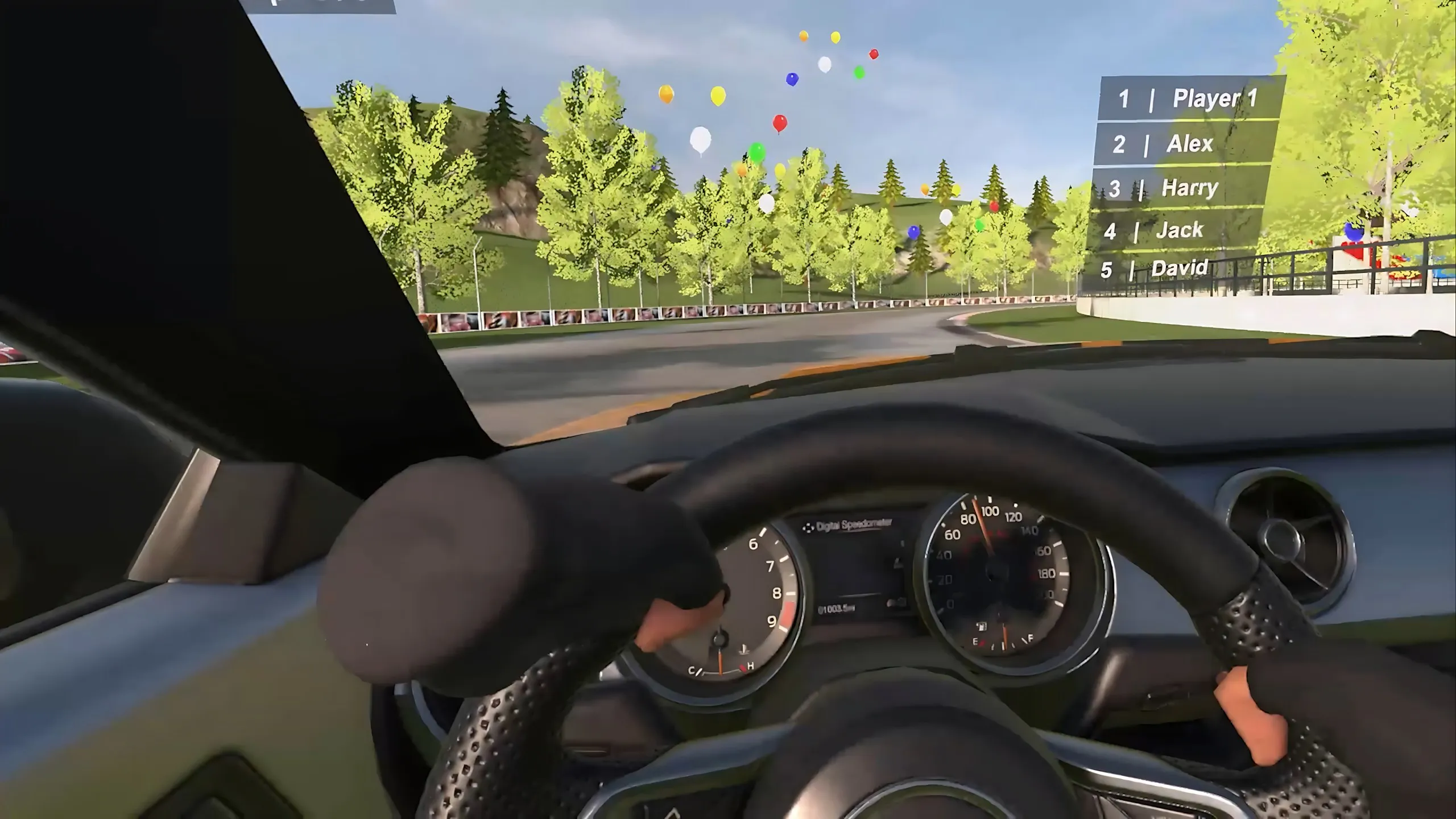
Task: Select the Player 1 leaderboard row
Action: [x=1190, y=99]
